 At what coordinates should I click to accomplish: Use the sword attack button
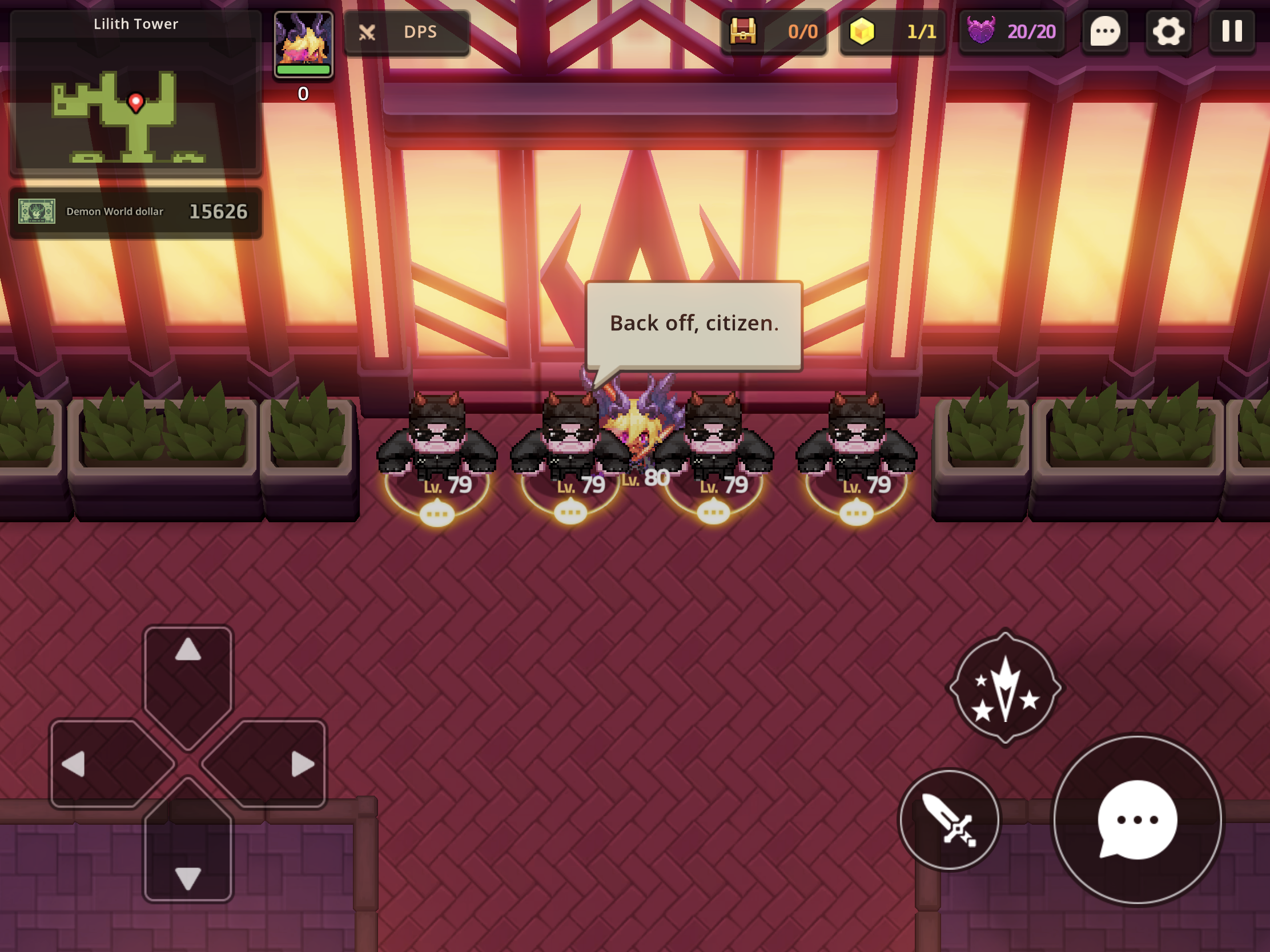click(x=949, y=820)
